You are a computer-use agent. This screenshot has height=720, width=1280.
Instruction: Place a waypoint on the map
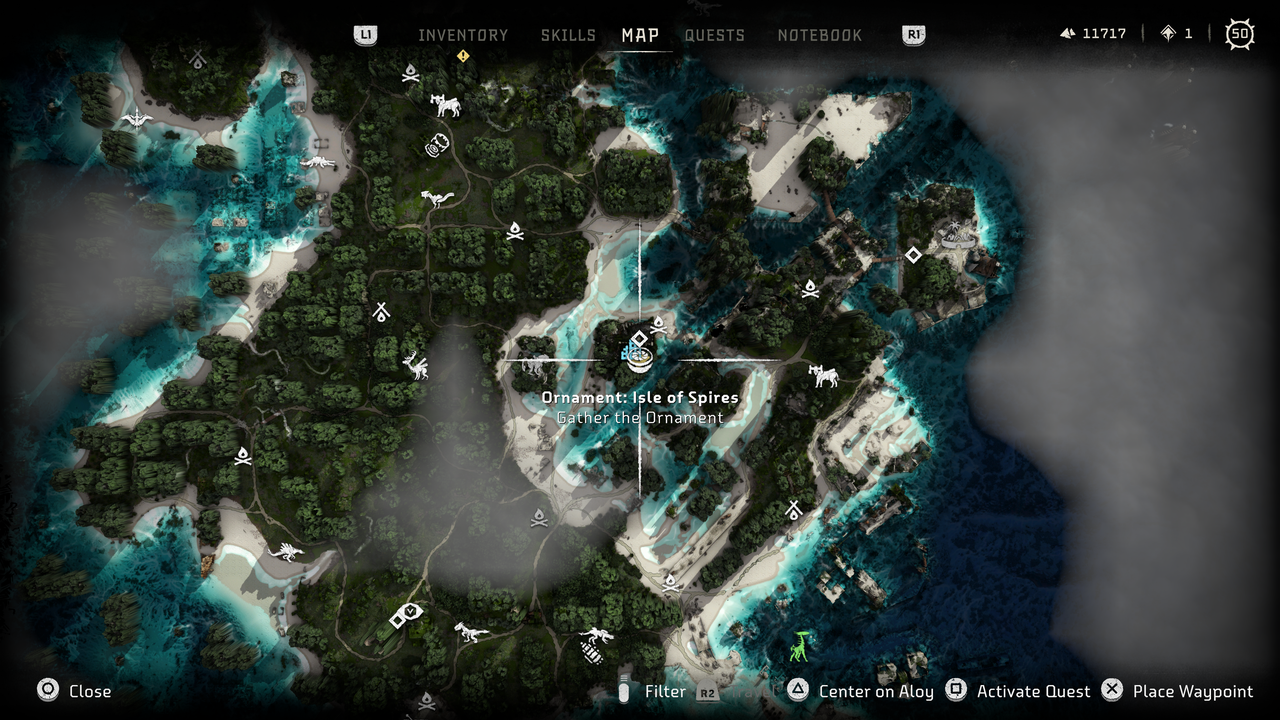pyautogui.click(x=1192, y=691)
